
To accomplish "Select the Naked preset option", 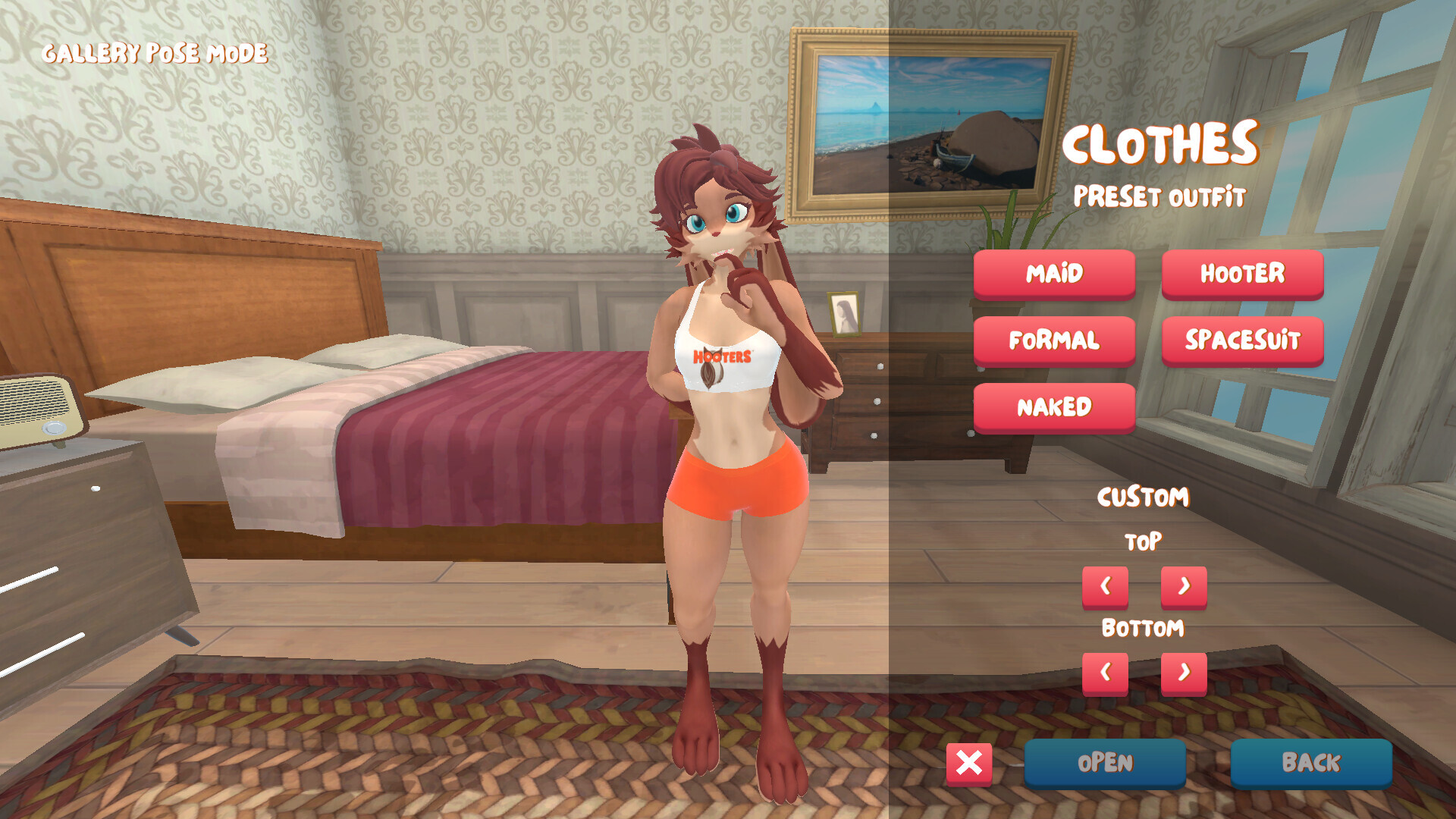I will tap(1054, 407).
